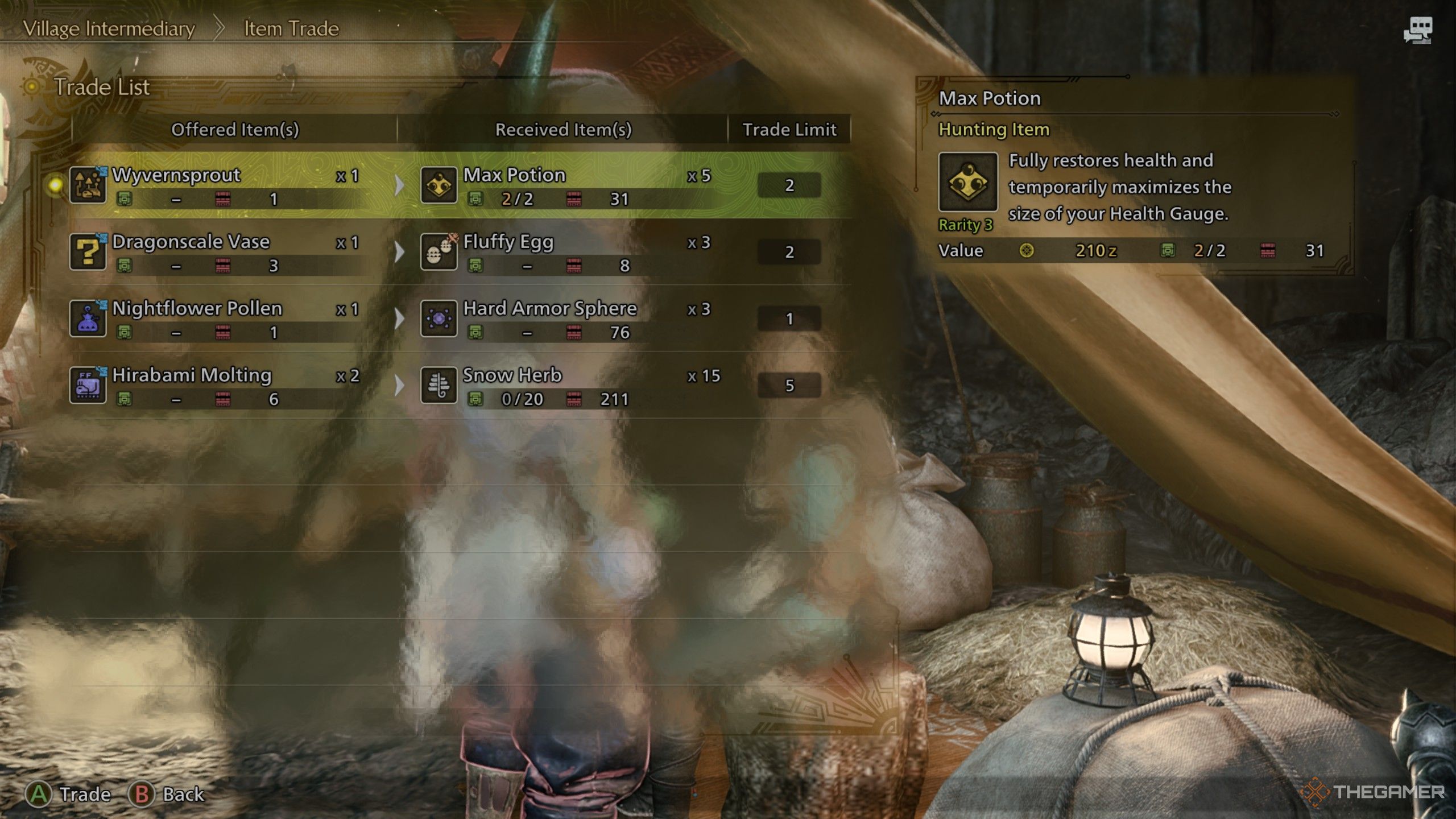Click the Hard Armor Sphere icon
The width and height of the screenshot is (1456, 819).
439,318
